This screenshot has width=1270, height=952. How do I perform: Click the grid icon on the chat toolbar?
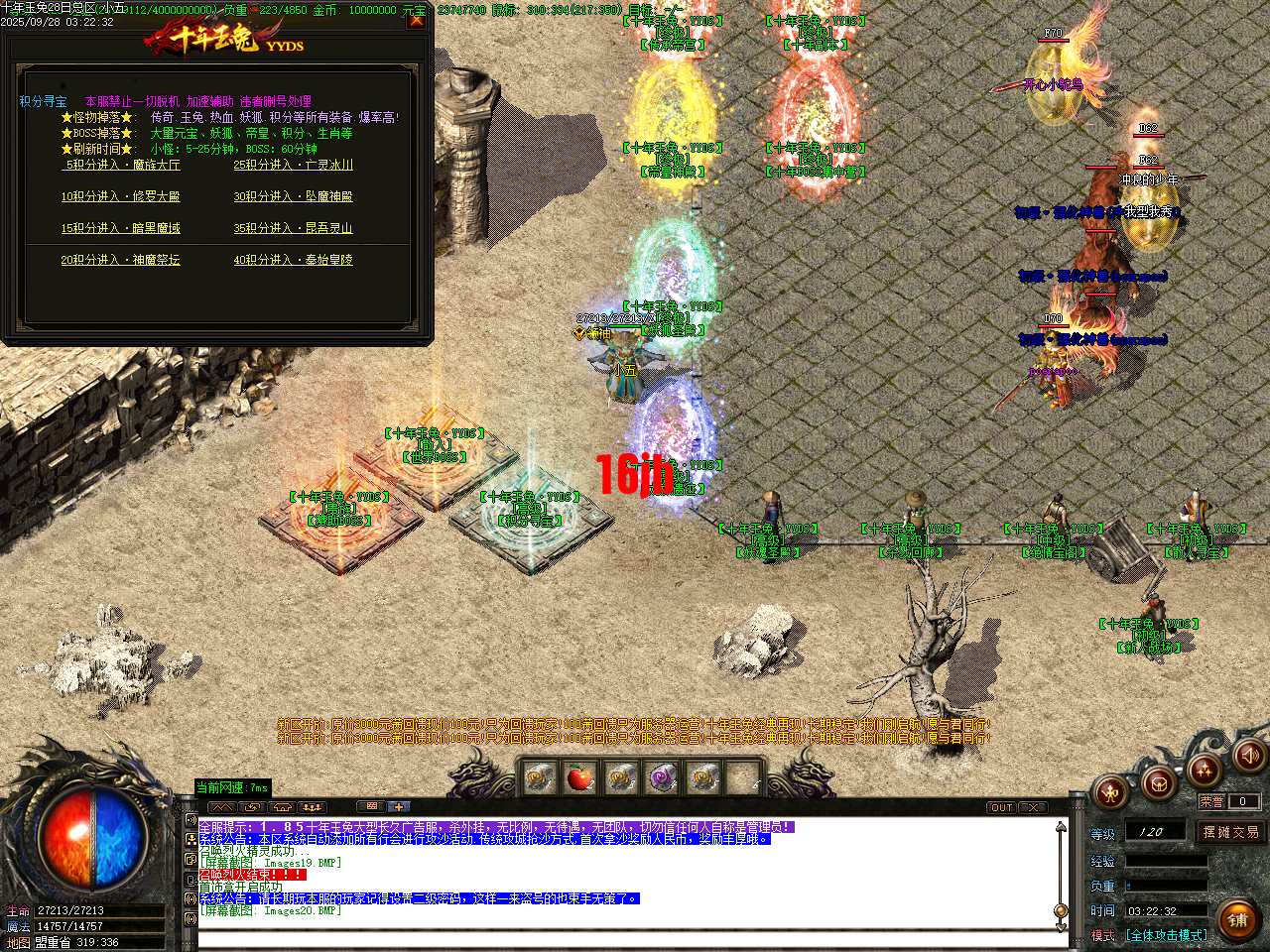370,806
